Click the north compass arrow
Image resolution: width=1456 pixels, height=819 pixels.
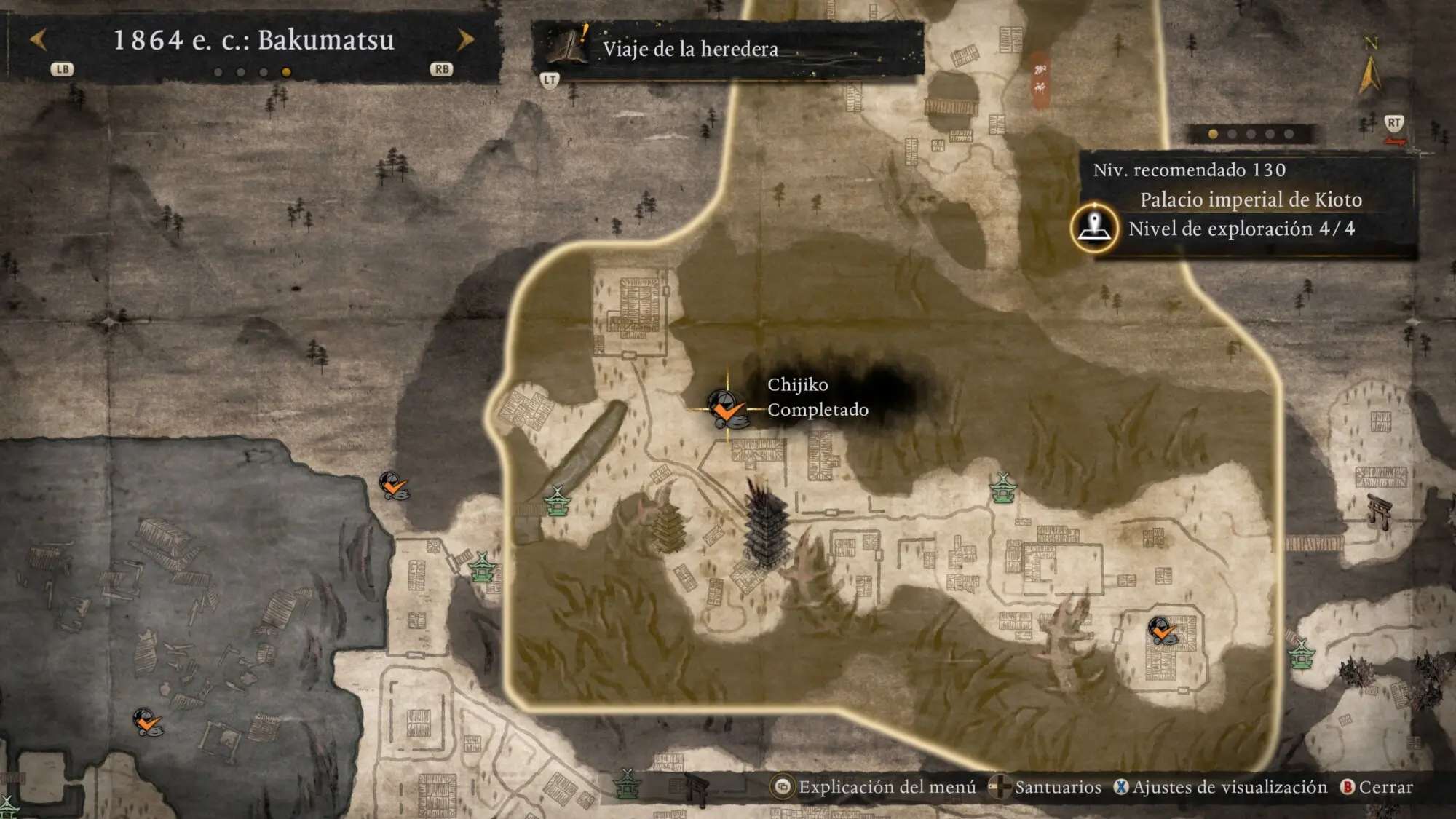tap(1369, 74)
